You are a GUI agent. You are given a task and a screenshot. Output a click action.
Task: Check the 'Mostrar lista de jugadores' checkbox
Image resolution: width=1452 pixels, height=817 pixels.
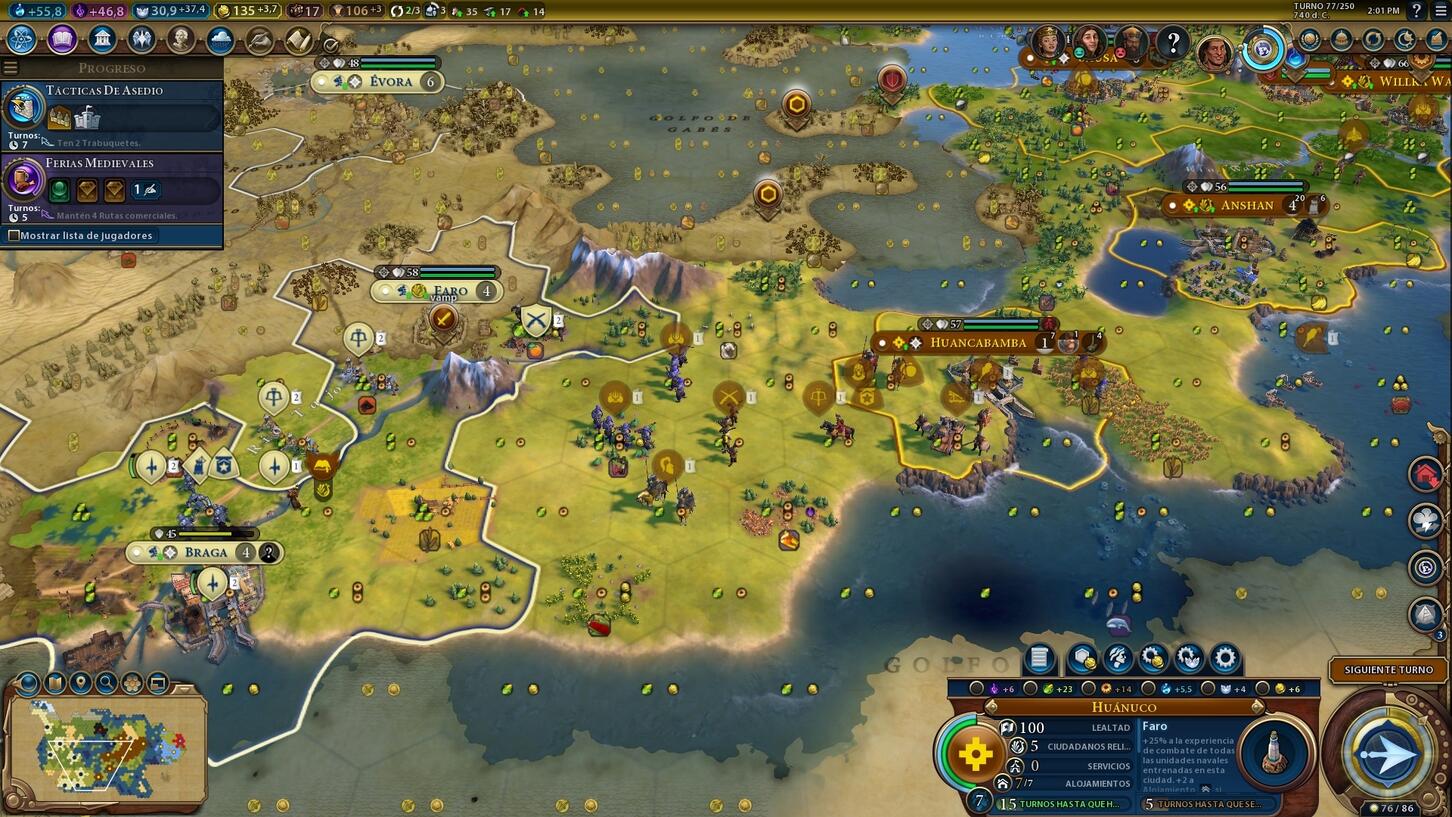pos(16,235)
